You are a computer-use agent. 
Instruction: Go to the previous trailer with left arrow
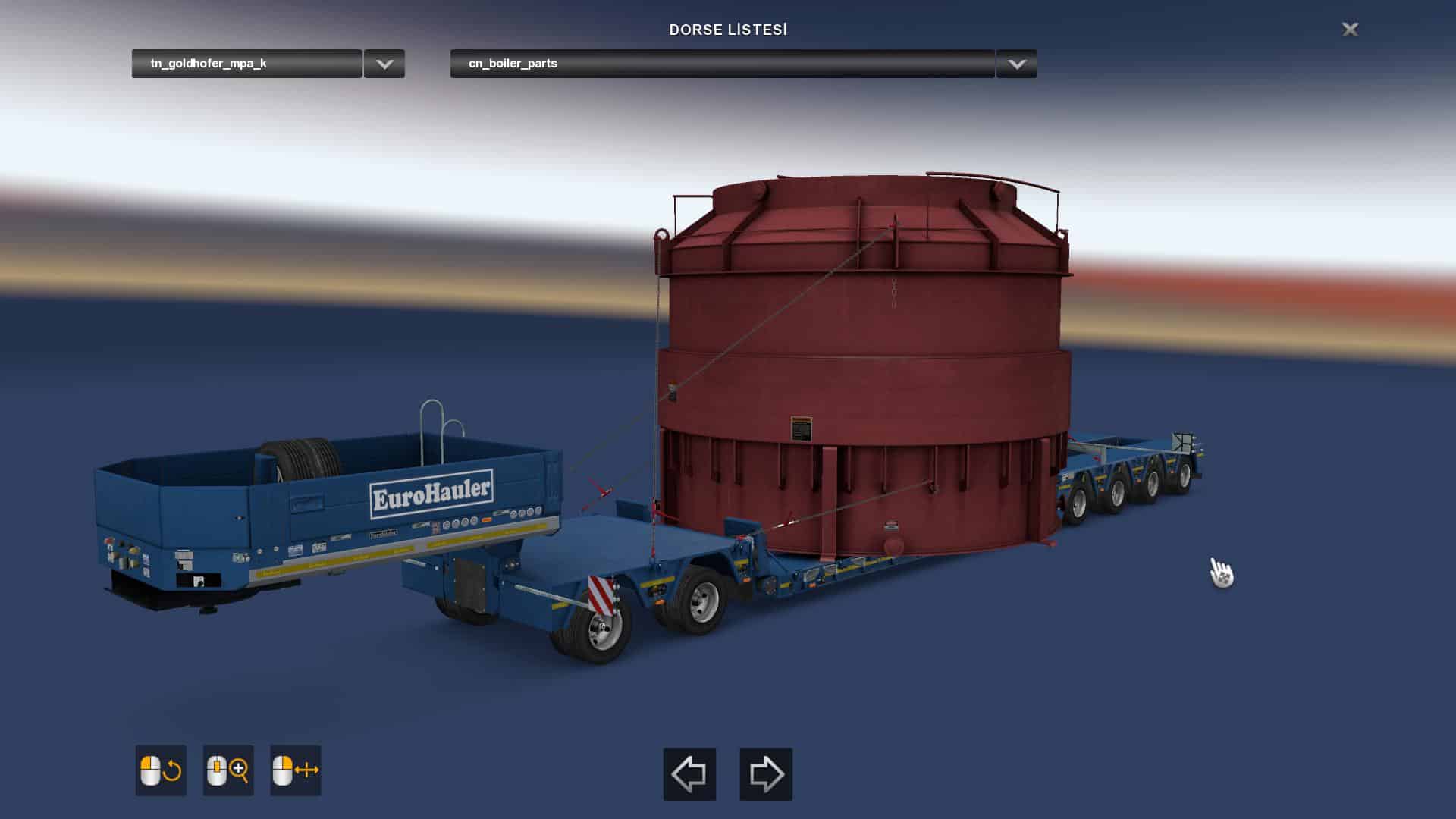tap(689, 774)
